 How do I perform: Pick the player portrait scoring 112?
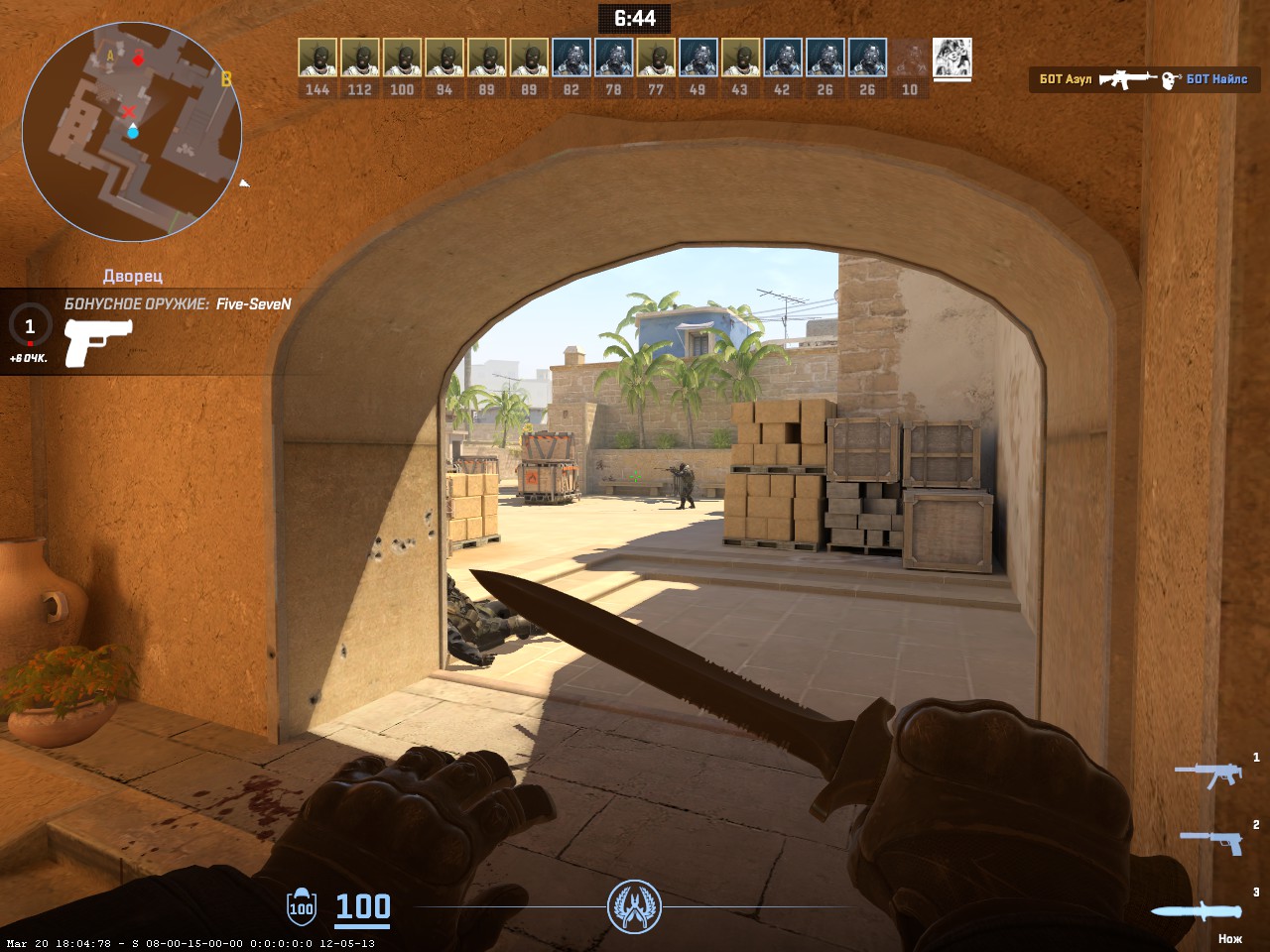click(360, 59)
